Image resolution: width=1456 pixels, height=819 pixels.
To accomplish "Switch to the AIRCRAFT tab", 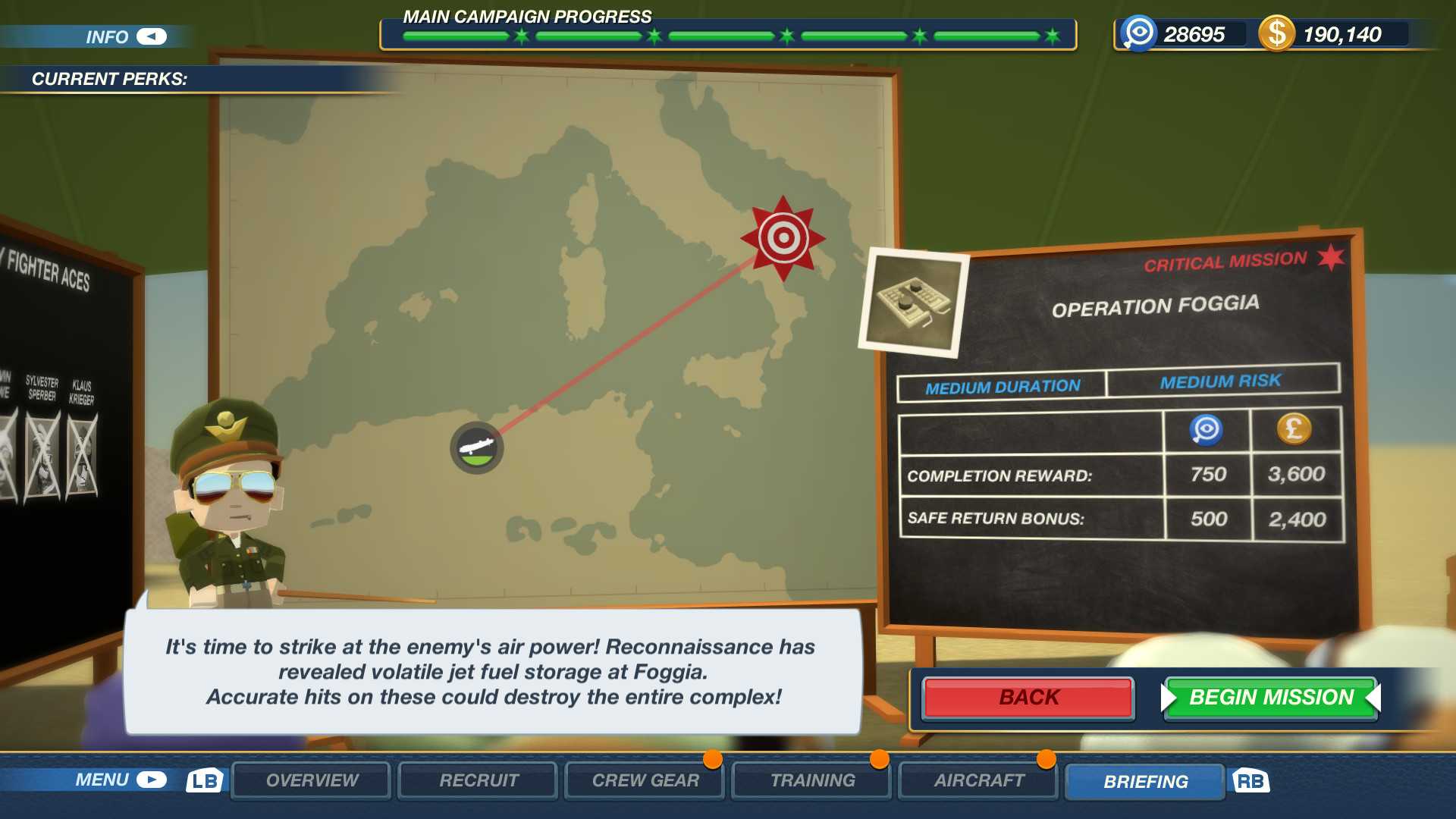I will (977, 778).
